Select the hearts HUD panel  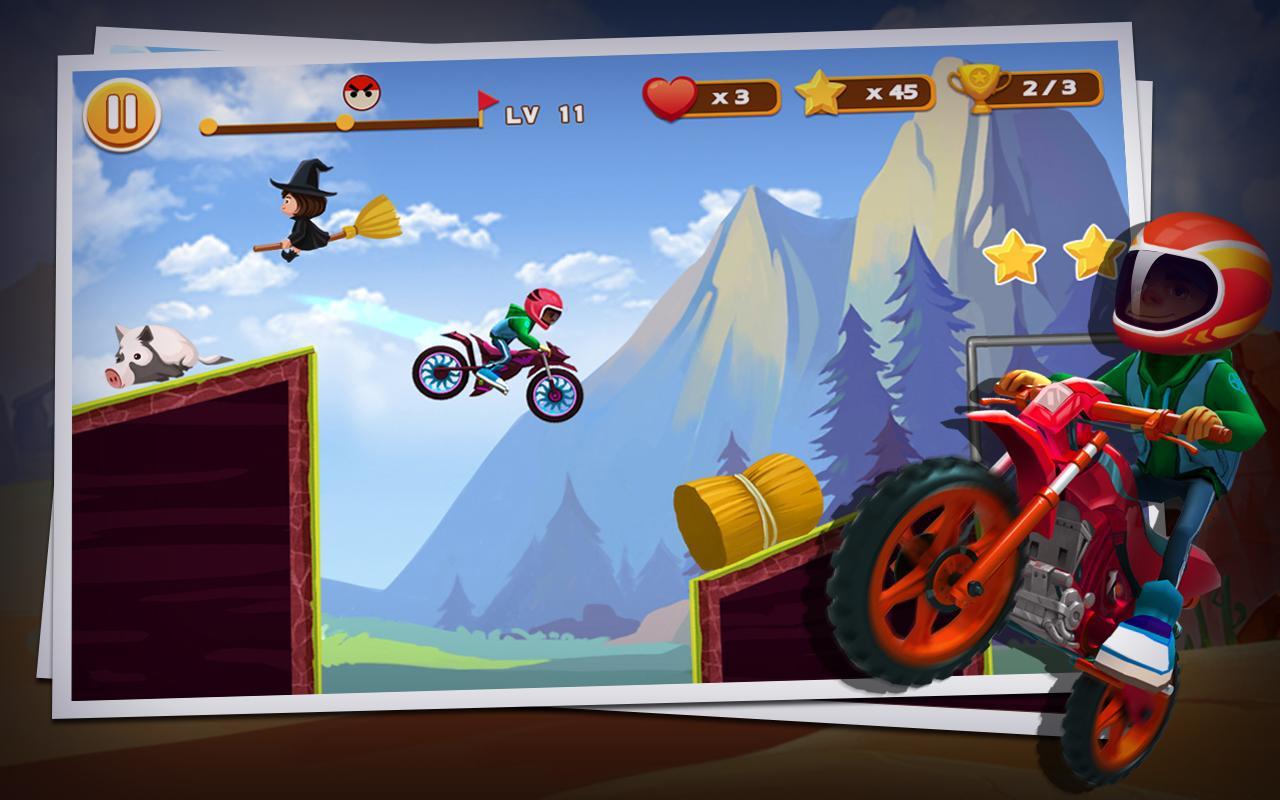(710, 95)
